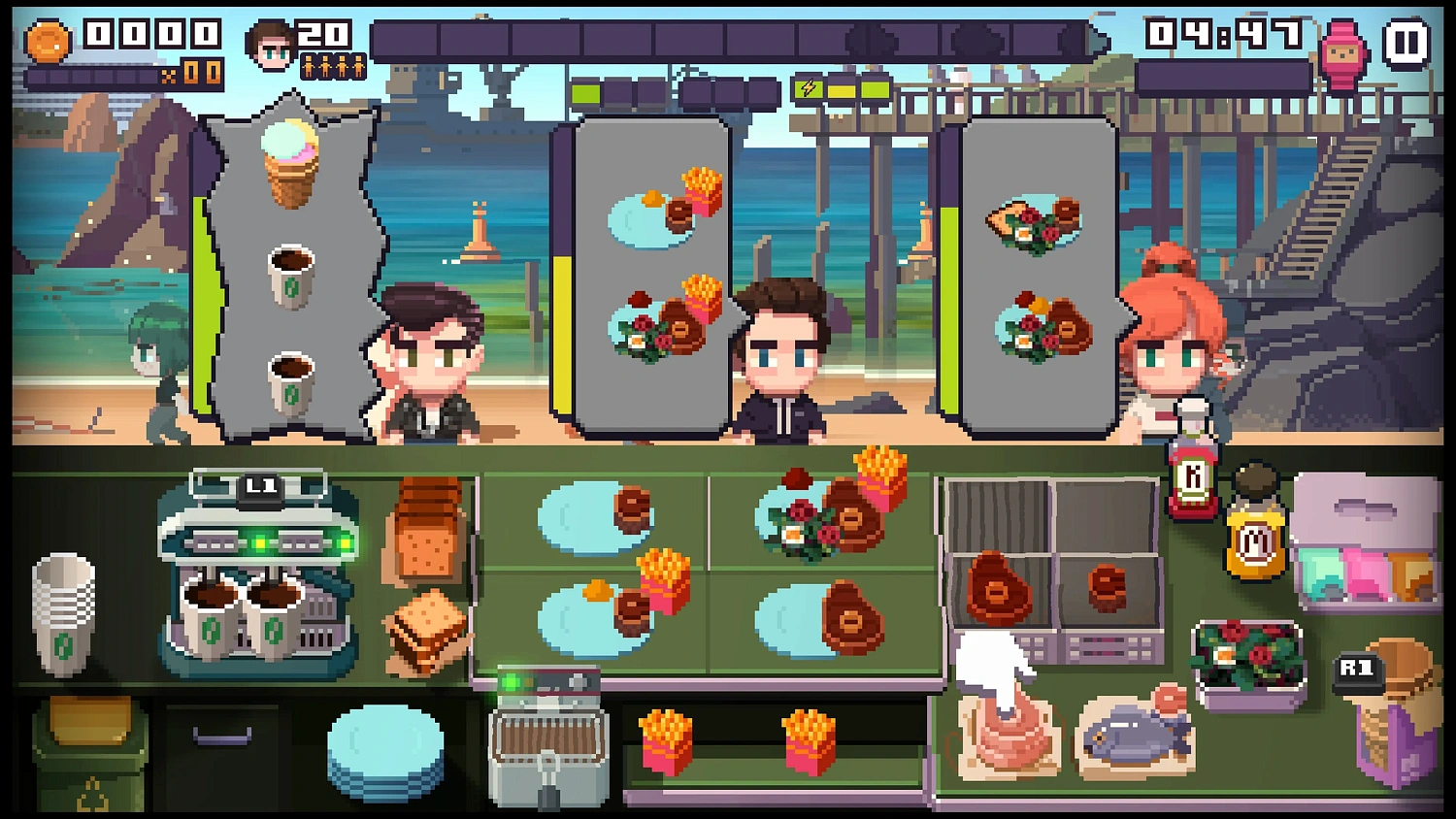1456x819 pixels.
Task: Open the counter drawer
Action: pos(223,737)
